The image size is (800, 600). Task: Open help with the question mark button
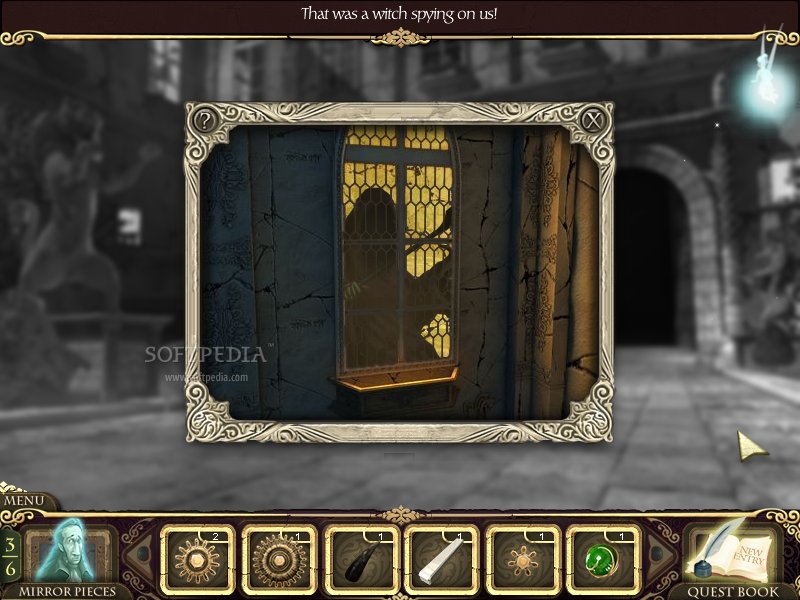point(205,121)
